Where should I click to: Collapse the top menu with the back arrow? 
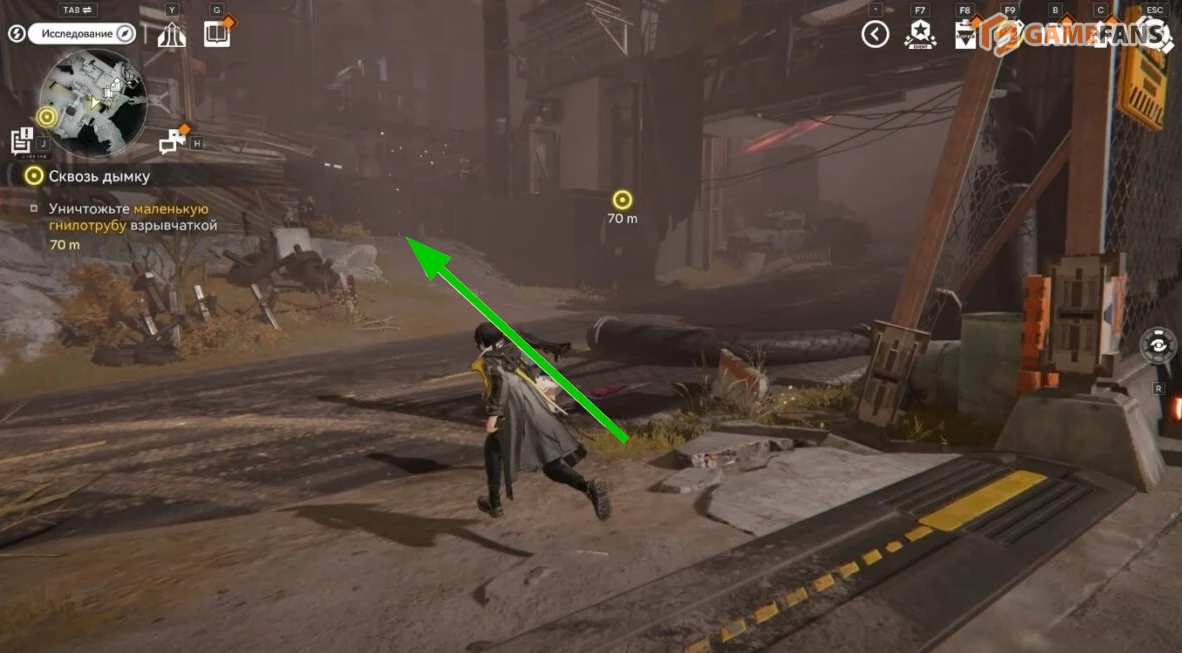[x=875, y=35]
